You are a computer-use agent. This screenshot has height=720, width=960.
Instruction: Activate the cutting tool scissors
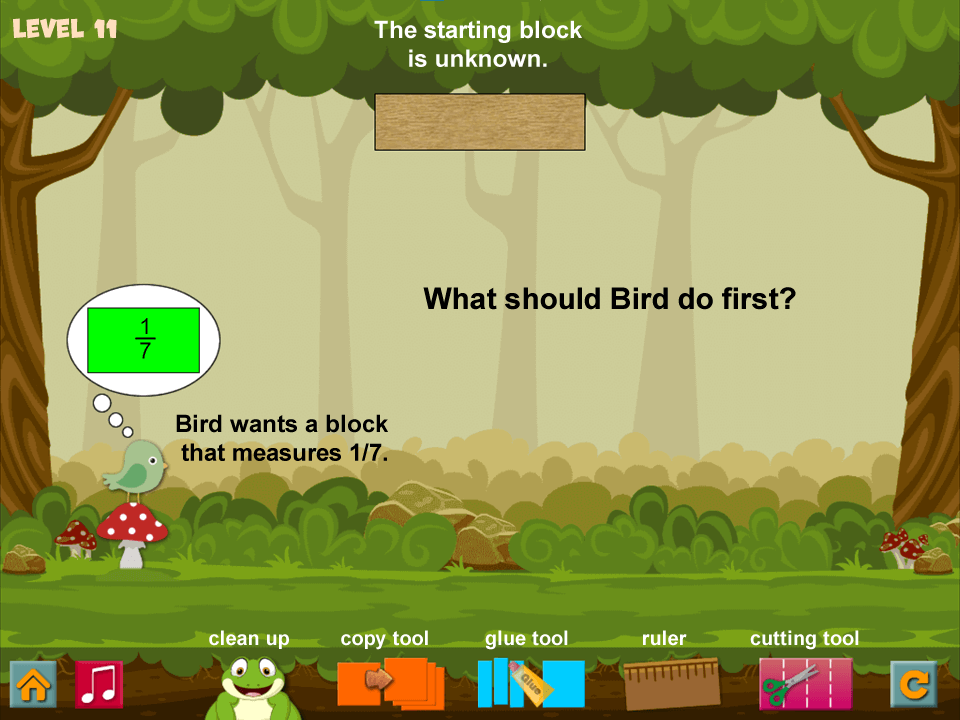(x=805, y=684)
